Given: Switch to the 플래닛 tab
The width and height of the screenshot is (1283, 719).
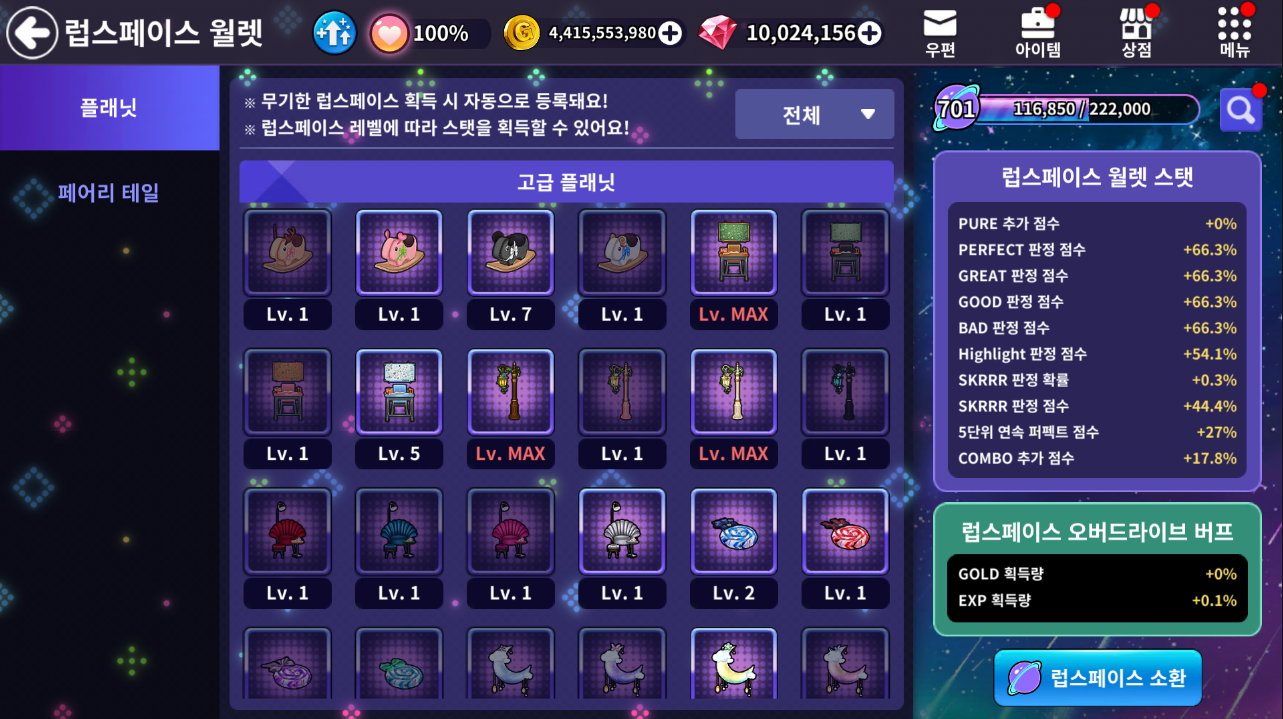Looking at the screenshot, I should [109, 108].
